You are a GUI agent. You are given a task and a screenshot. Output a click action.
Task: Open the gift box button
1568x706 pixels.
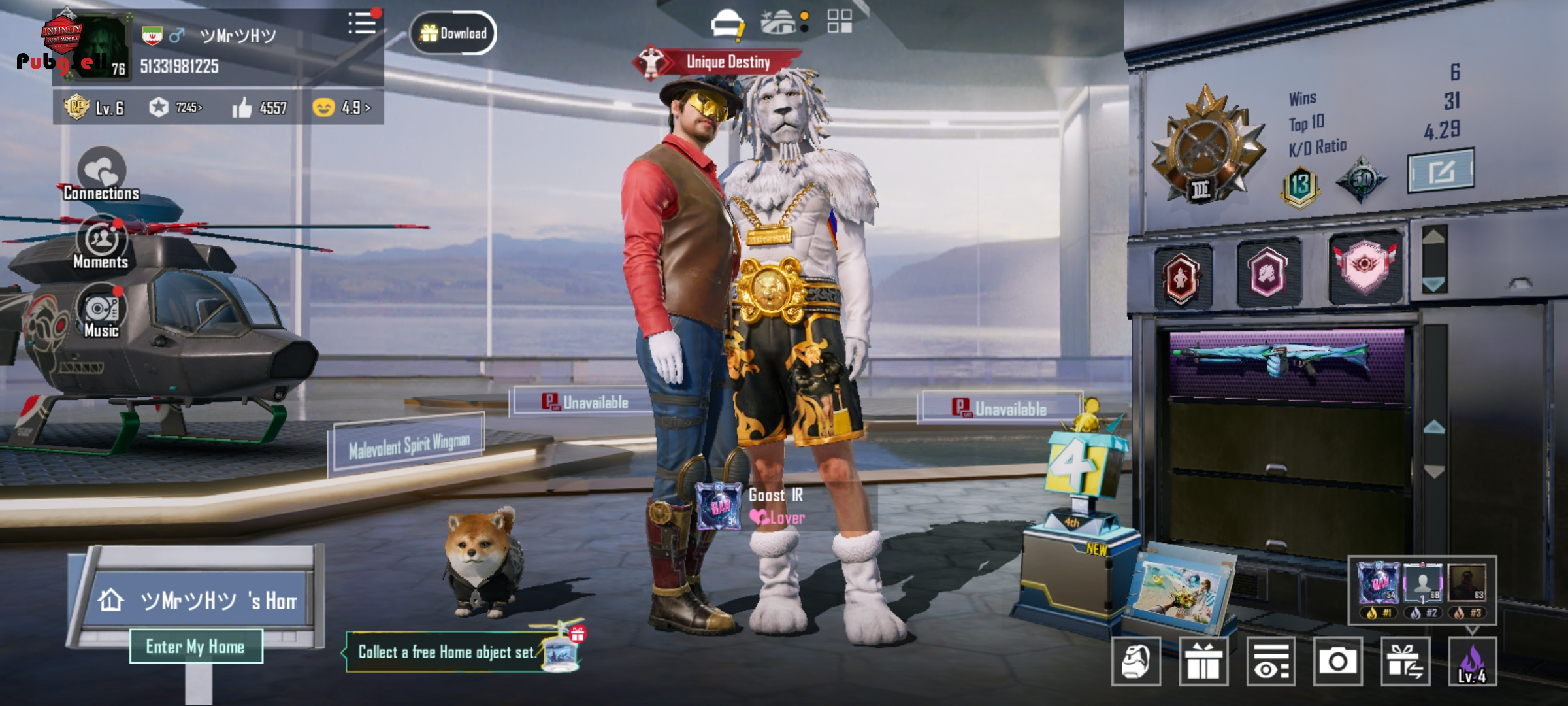1203,662
